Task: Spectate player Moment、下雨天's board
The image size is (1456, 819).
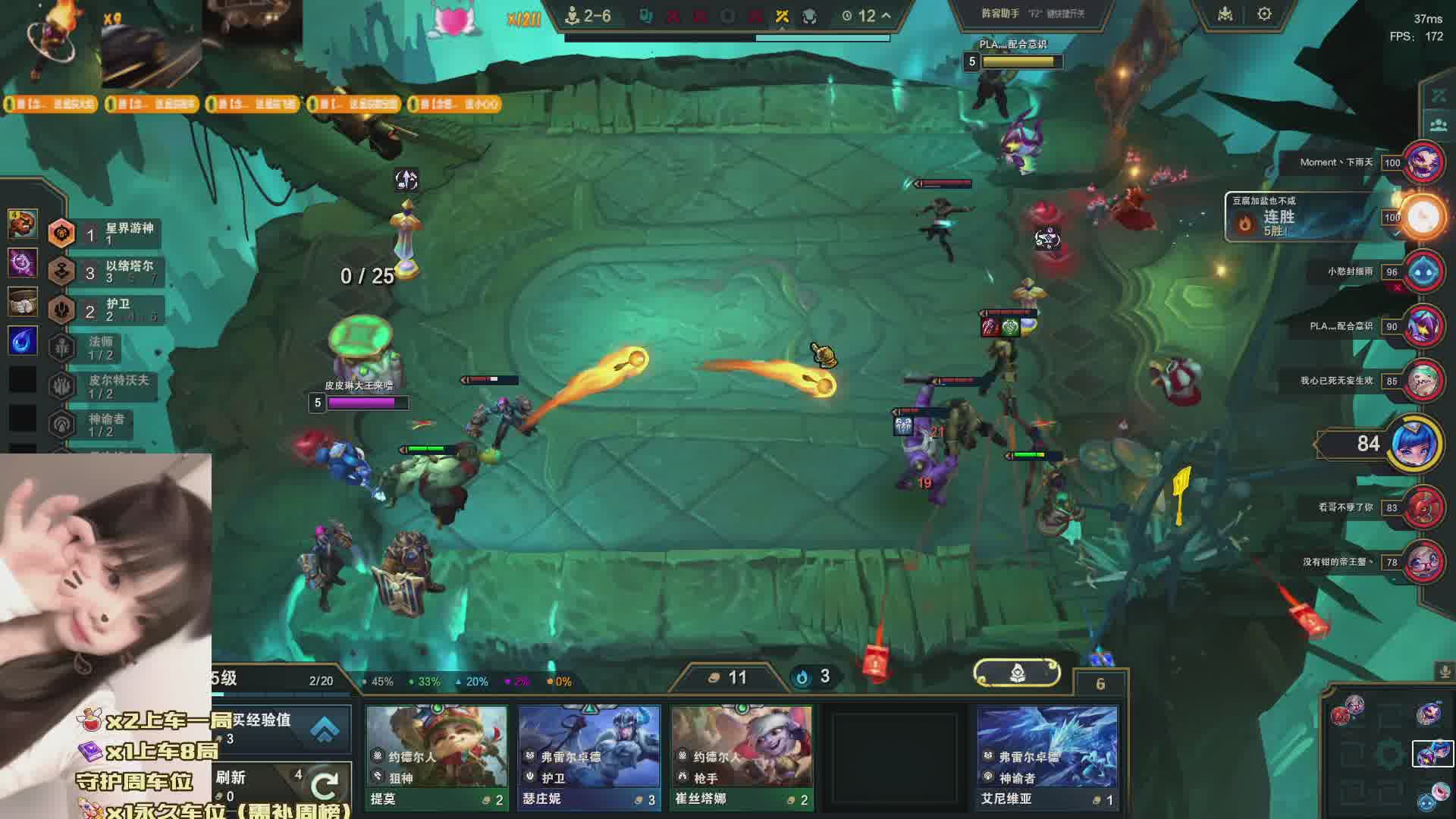Action: 1423,162
